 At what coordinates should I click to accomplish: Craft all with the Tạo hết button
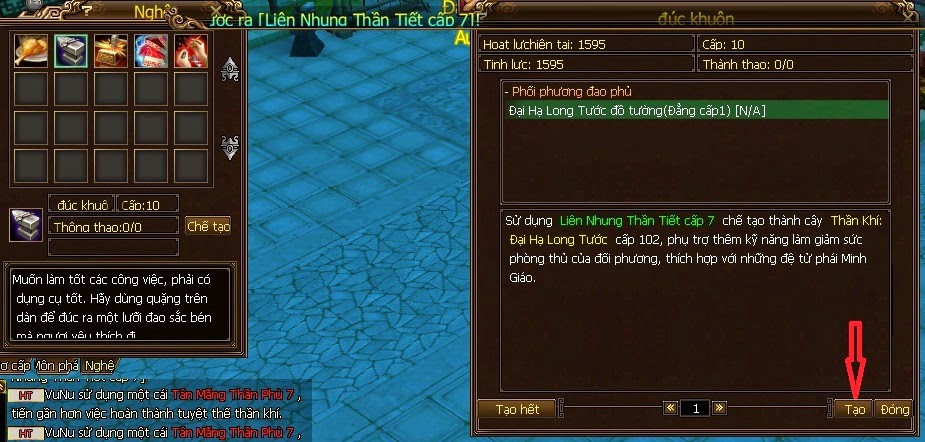pos(516,410)
